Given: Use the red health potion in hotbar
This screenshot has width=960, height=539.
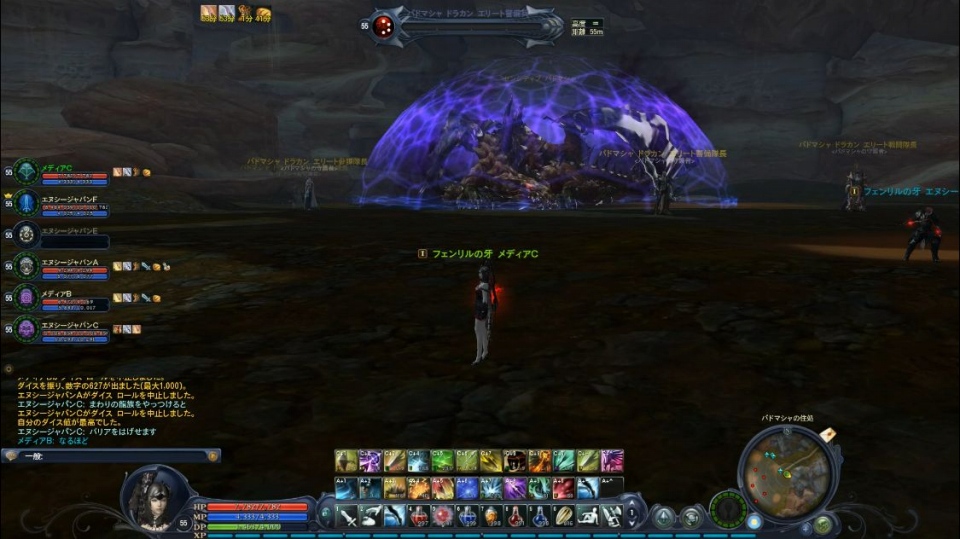Looking at the screenshot, I should coord(419,516).
